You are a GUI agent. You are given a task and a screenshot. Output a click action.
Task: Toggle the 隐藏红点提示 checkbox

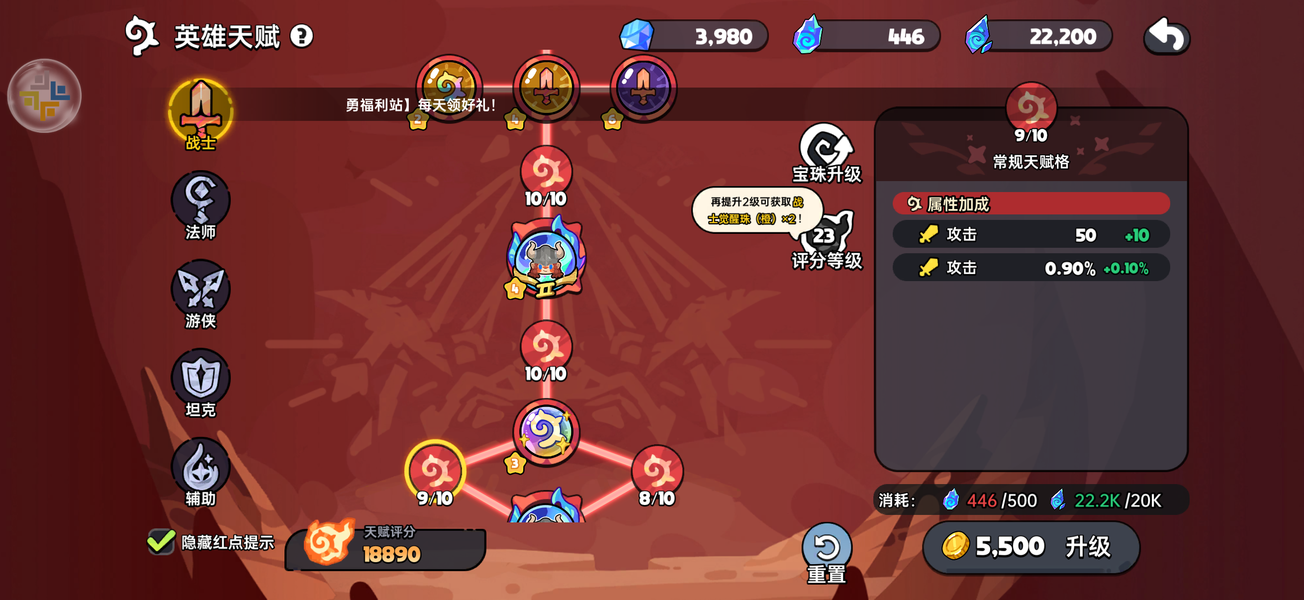pyautogui.click(x=161, y=542)
